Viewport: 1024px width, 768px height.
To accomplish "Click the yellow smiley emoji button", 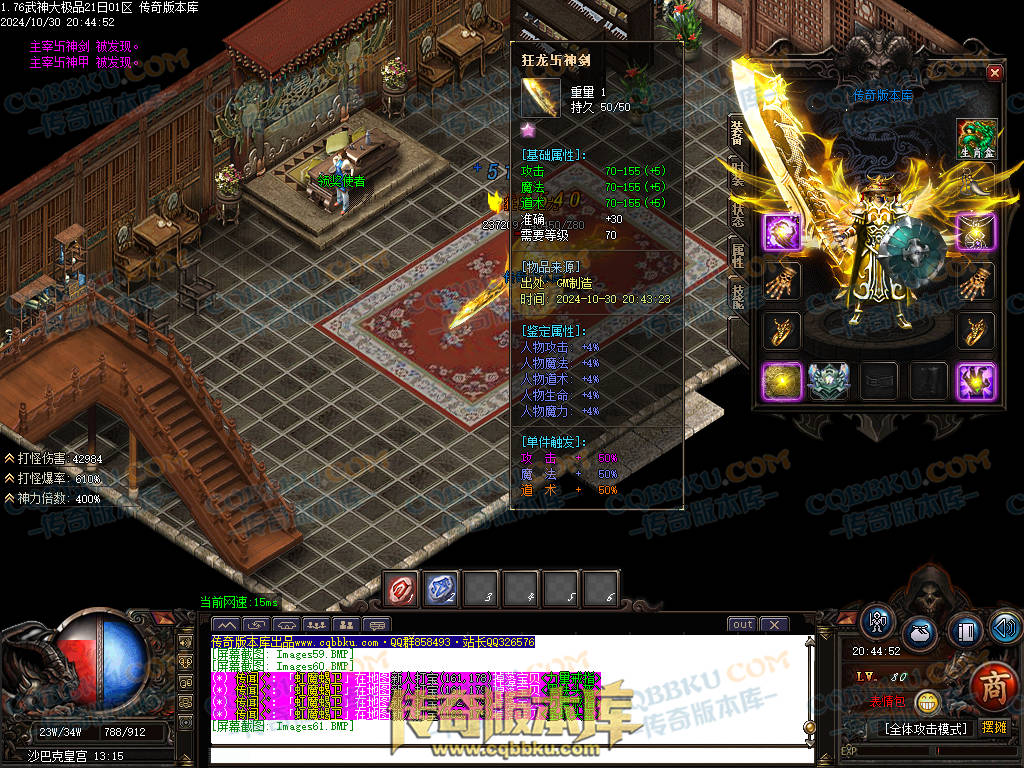I will (x=928, y=703).
